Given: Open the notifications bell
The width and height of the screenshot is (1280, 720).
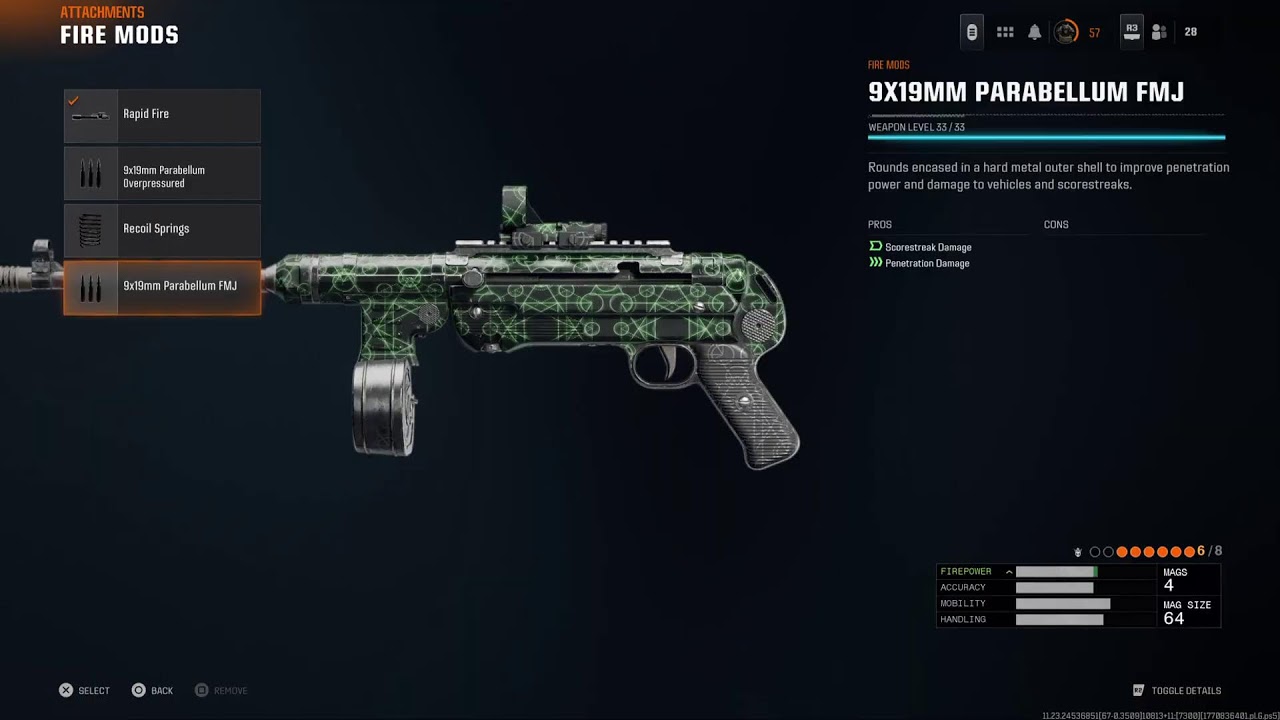Looking at the screenshot, I should tap(1035, 32).
